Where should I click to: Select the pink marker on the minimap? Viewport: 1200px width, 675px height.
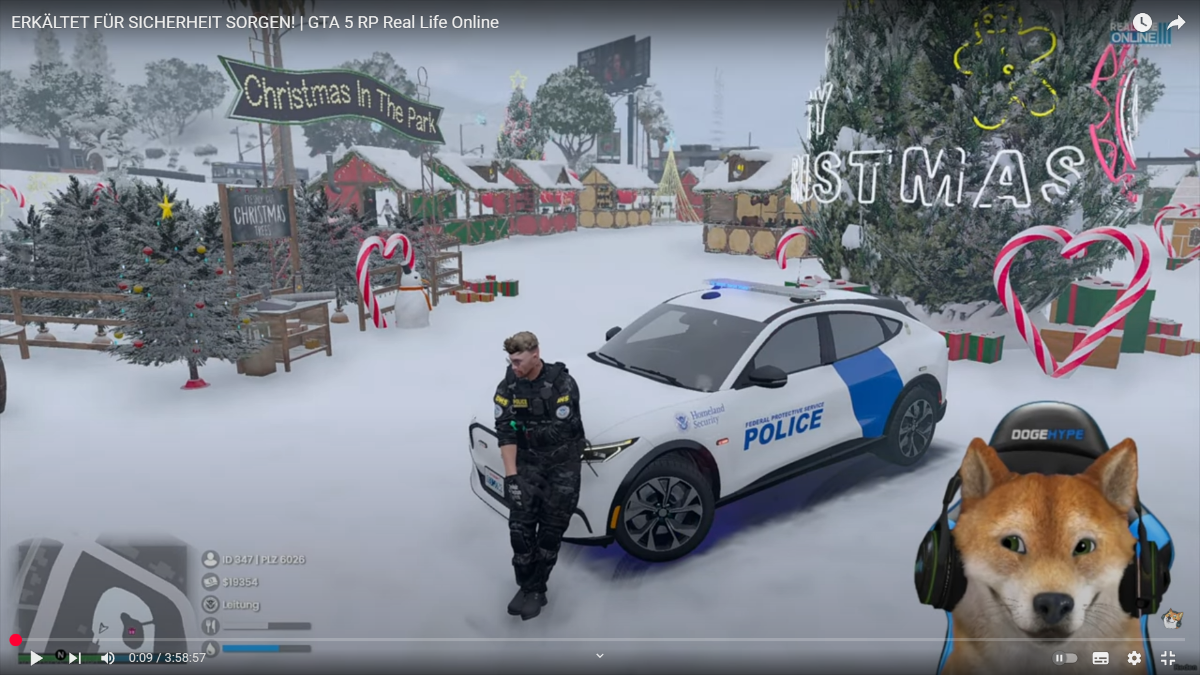tap(129, 629)
